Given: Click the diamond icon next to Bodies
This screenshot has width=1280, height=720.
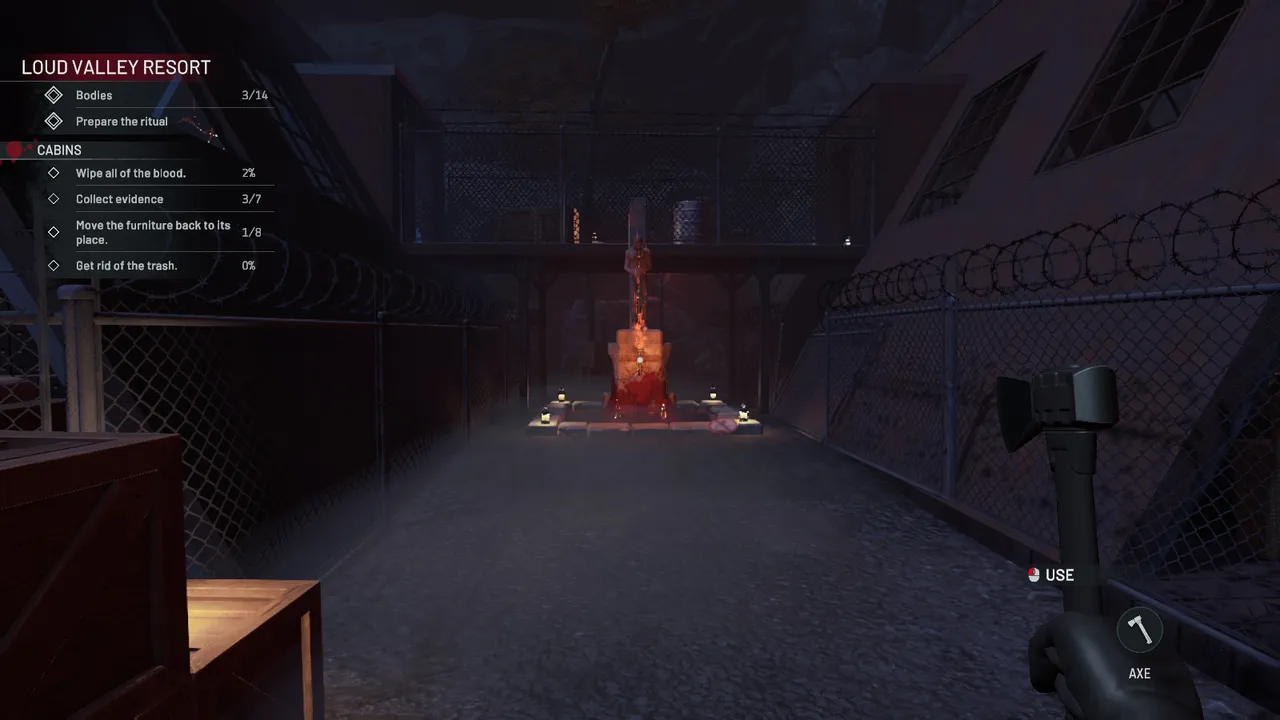Looking at the screenshot, I should point(55,94).
